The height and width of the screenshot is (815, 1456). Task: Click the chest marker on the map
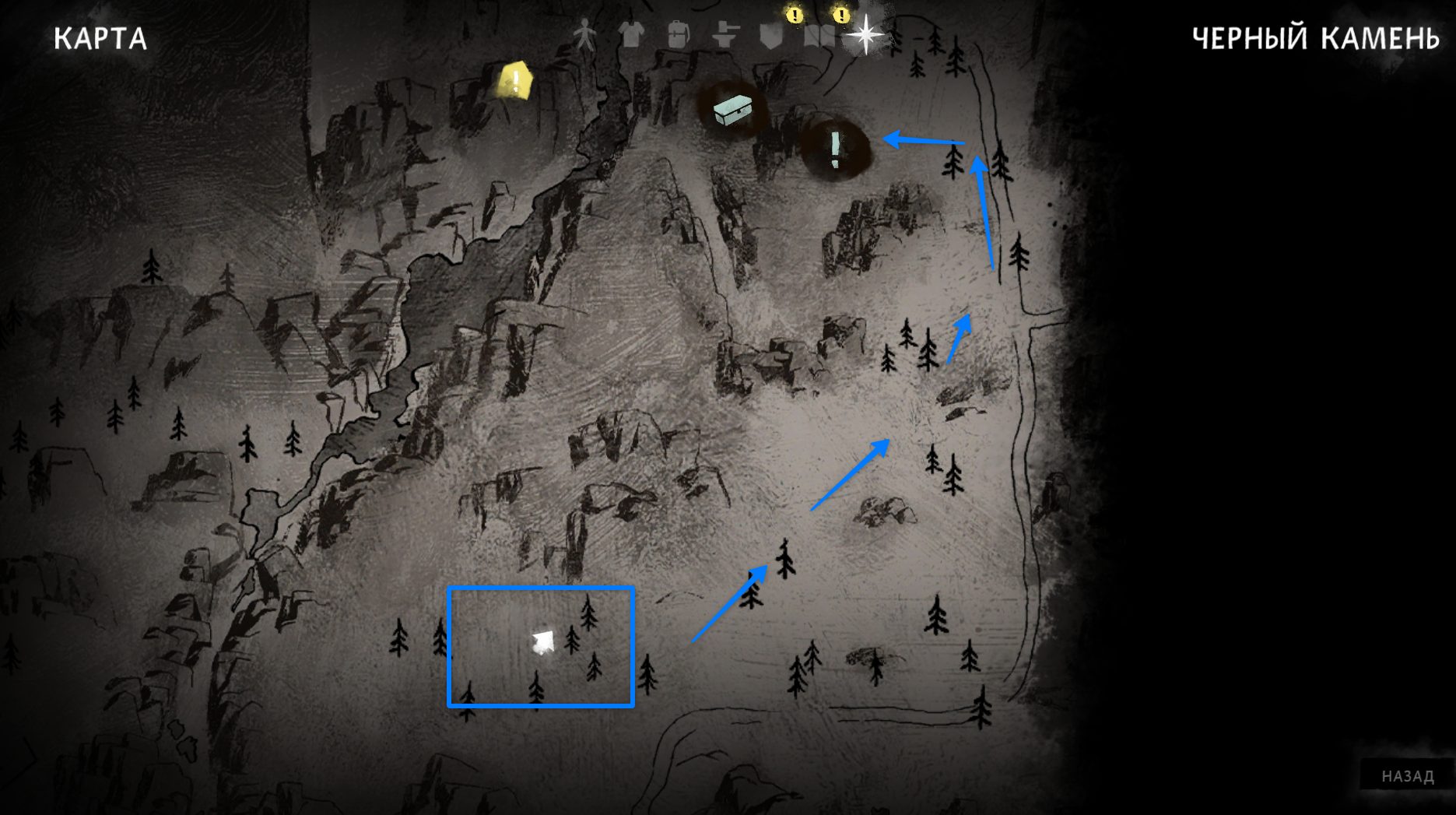pos(732,111)
